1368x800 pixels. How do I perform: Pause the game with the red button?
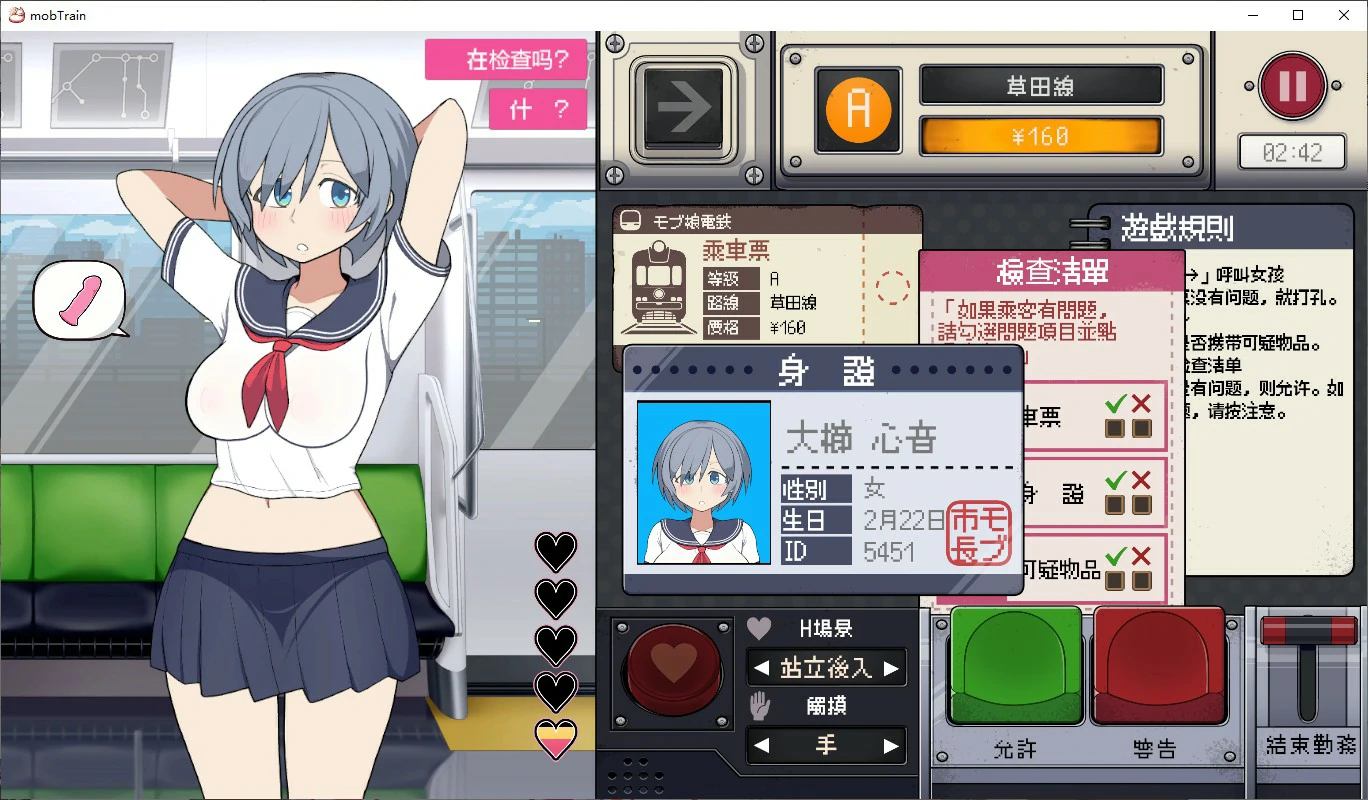pyautogui.click(x=1292, y=87)
